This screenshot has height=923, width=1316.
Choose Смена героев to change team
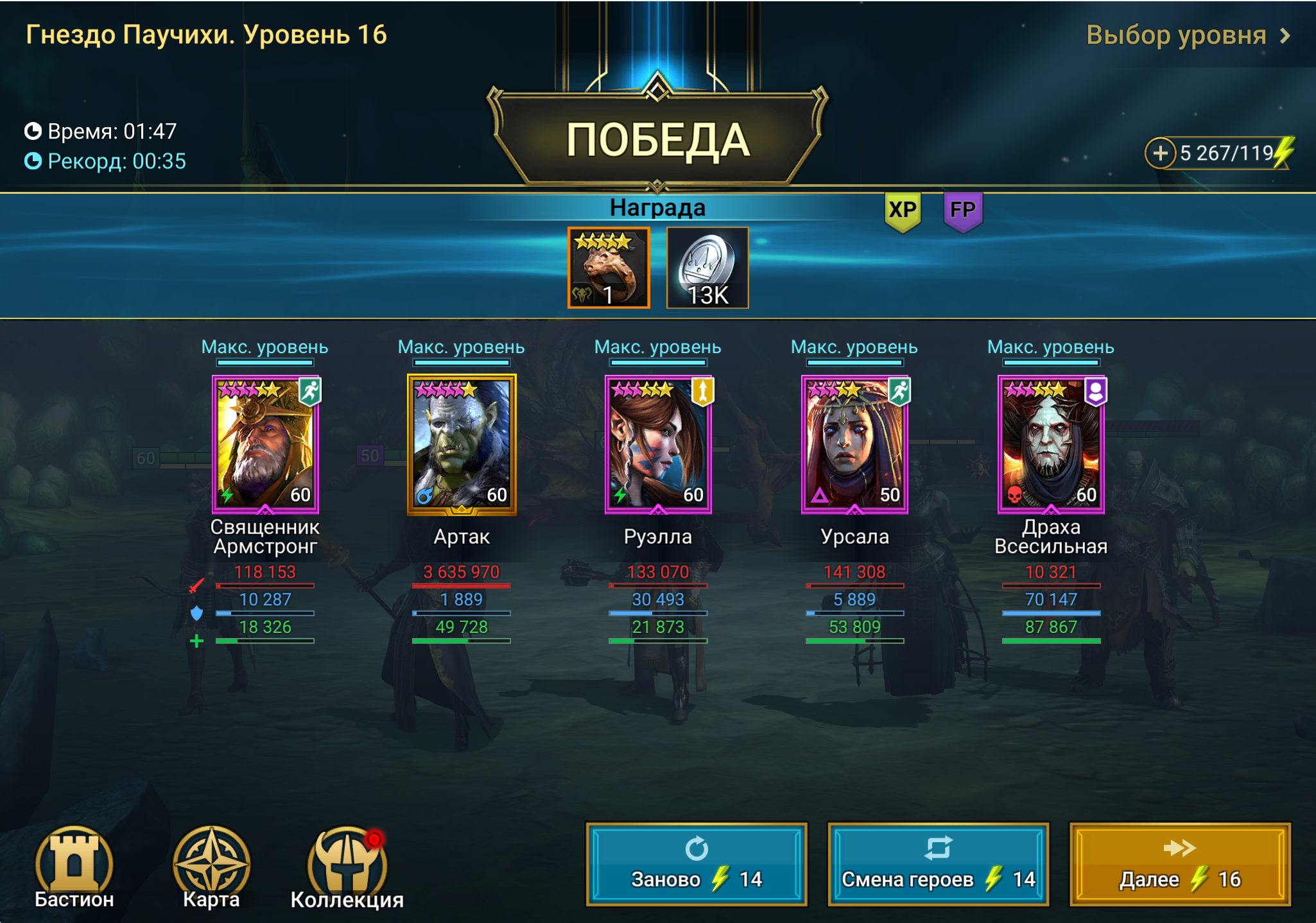(938, 864)
